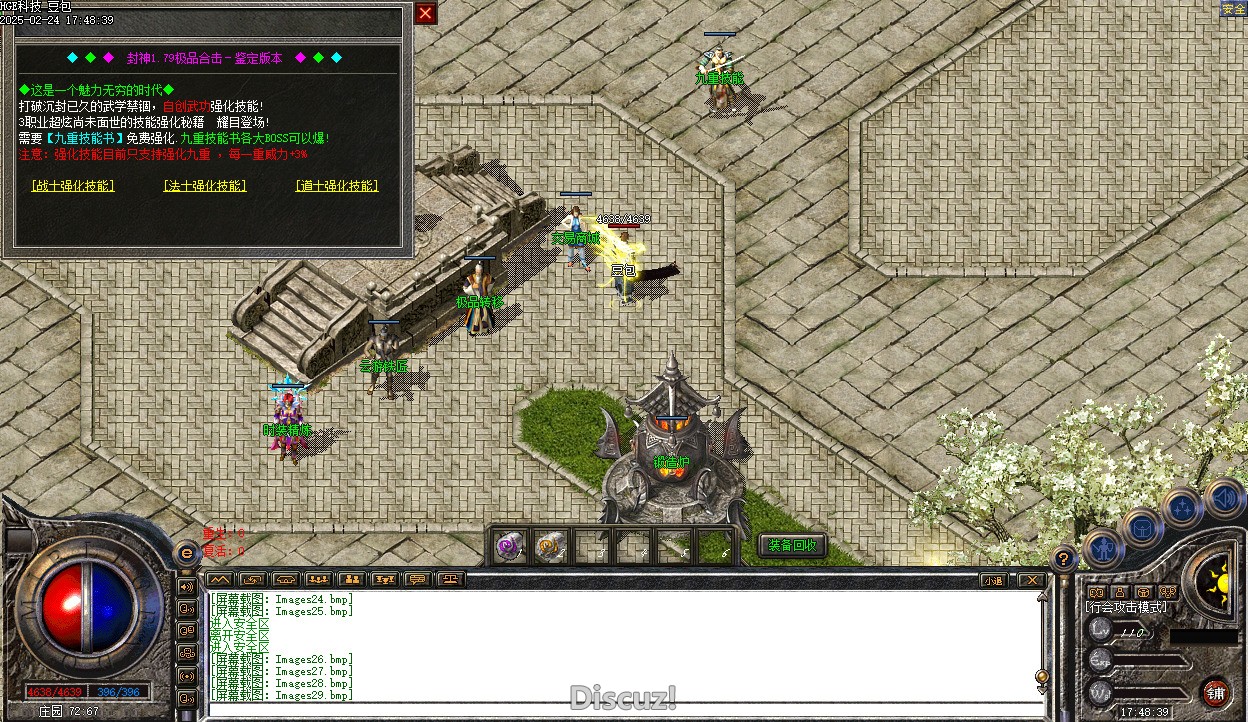Viewport: 1248px width, 722px height.
Task: Close the NPC dialogue window
Action: (426, 13)
